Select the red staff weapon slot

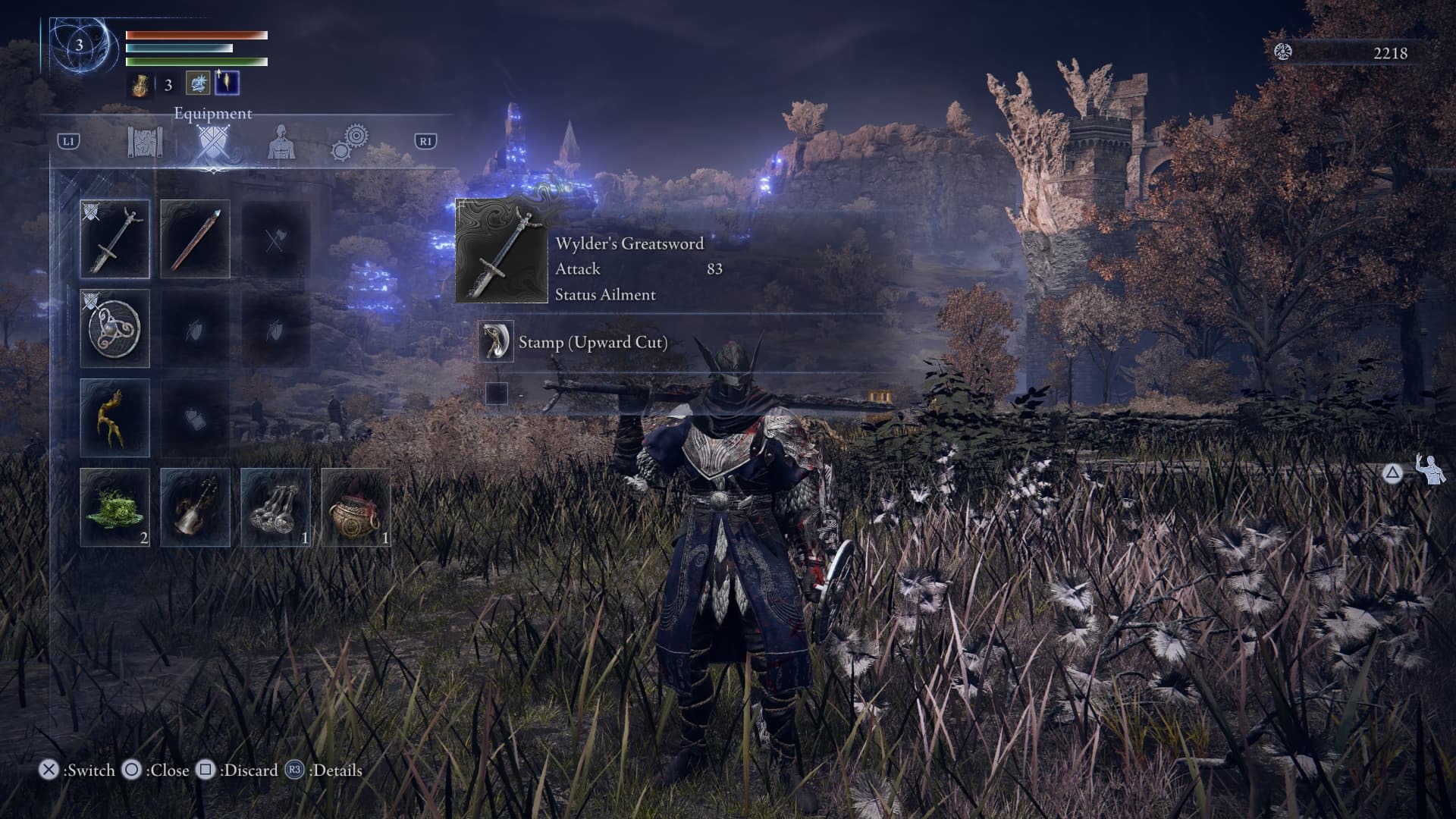click(195, 239)
